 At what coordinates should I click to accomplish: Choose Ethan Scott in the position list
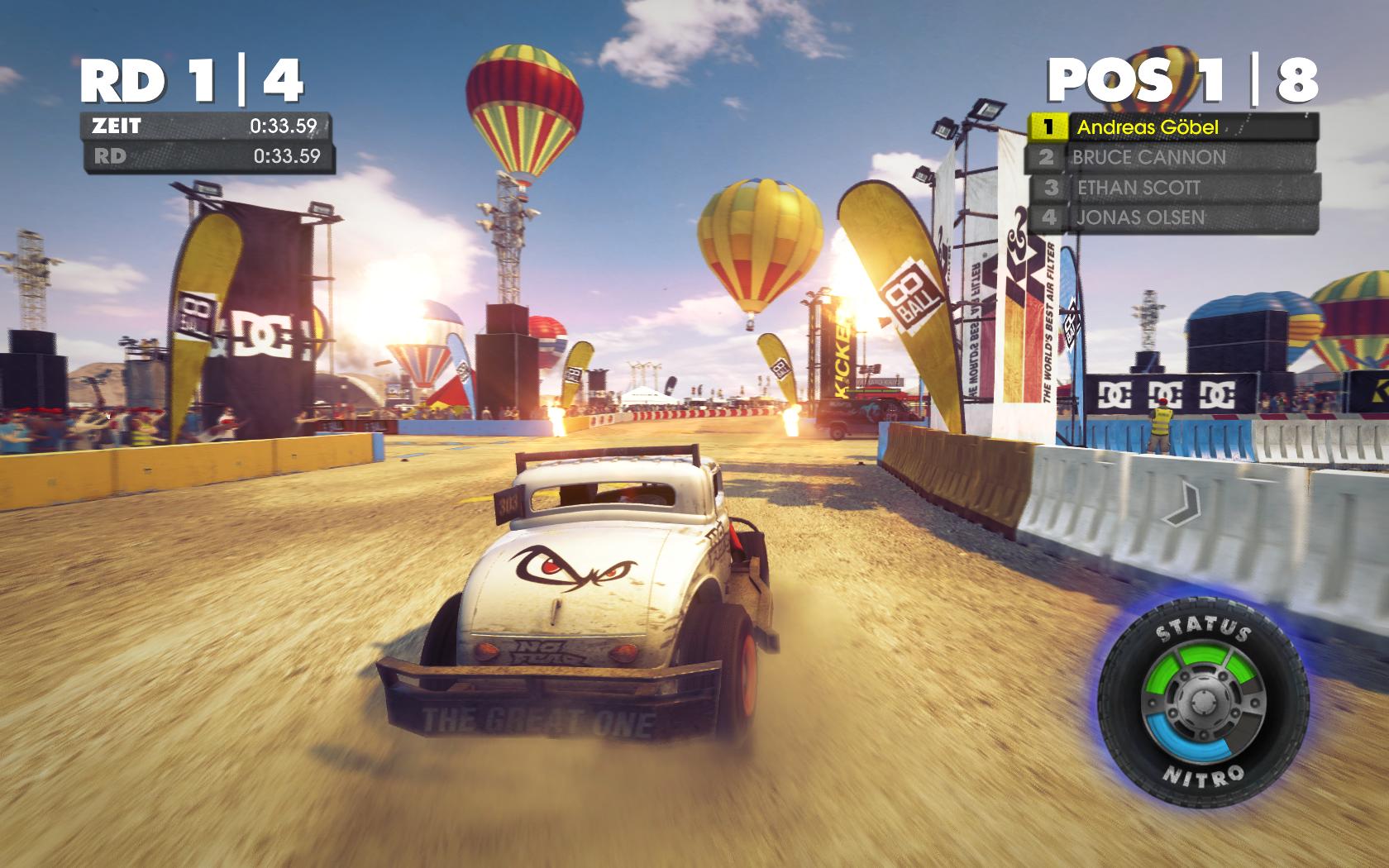click(x=1172, y=188)
